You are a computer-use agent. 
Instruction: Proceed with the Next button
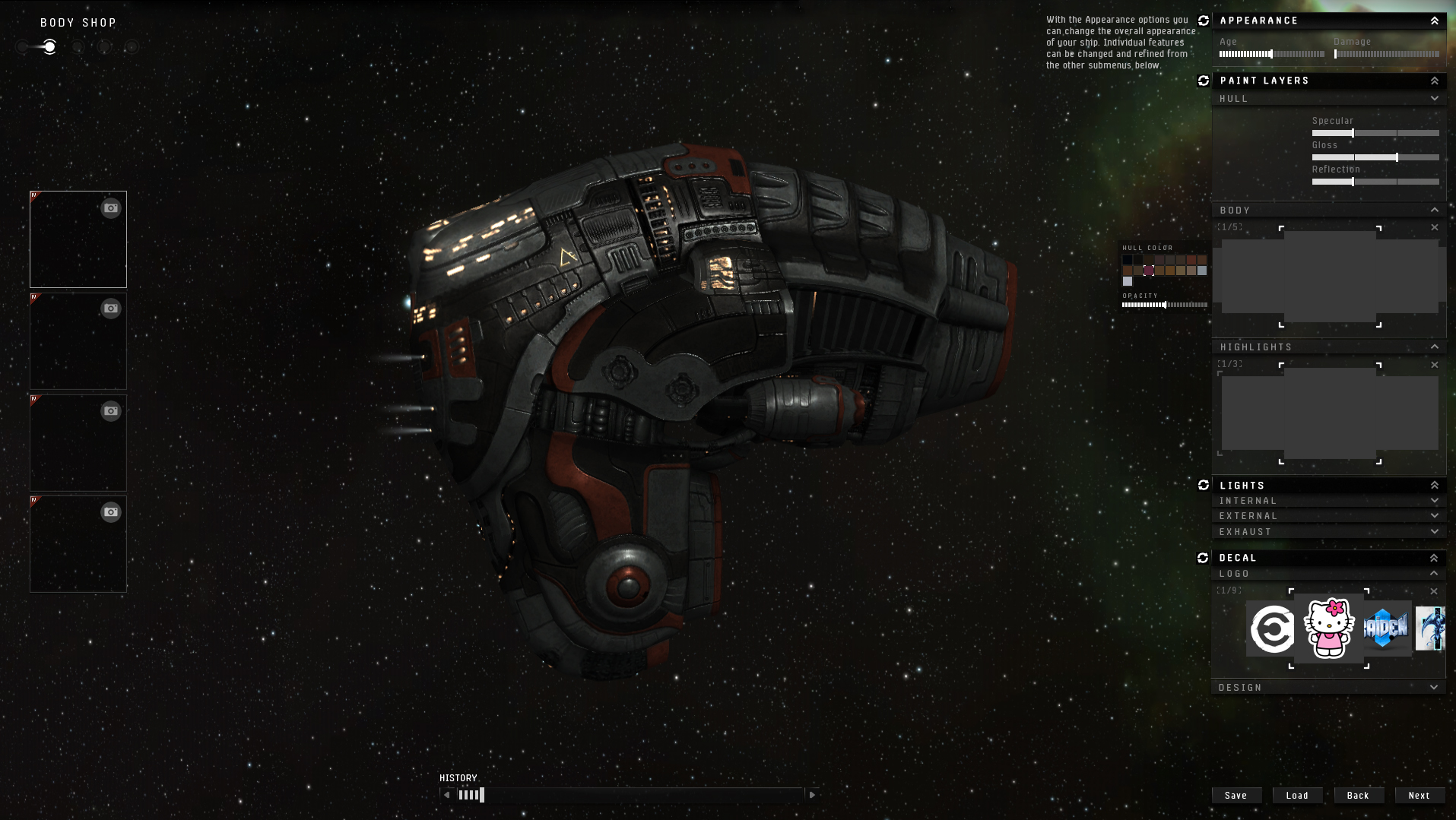[x=1419, y=795]
